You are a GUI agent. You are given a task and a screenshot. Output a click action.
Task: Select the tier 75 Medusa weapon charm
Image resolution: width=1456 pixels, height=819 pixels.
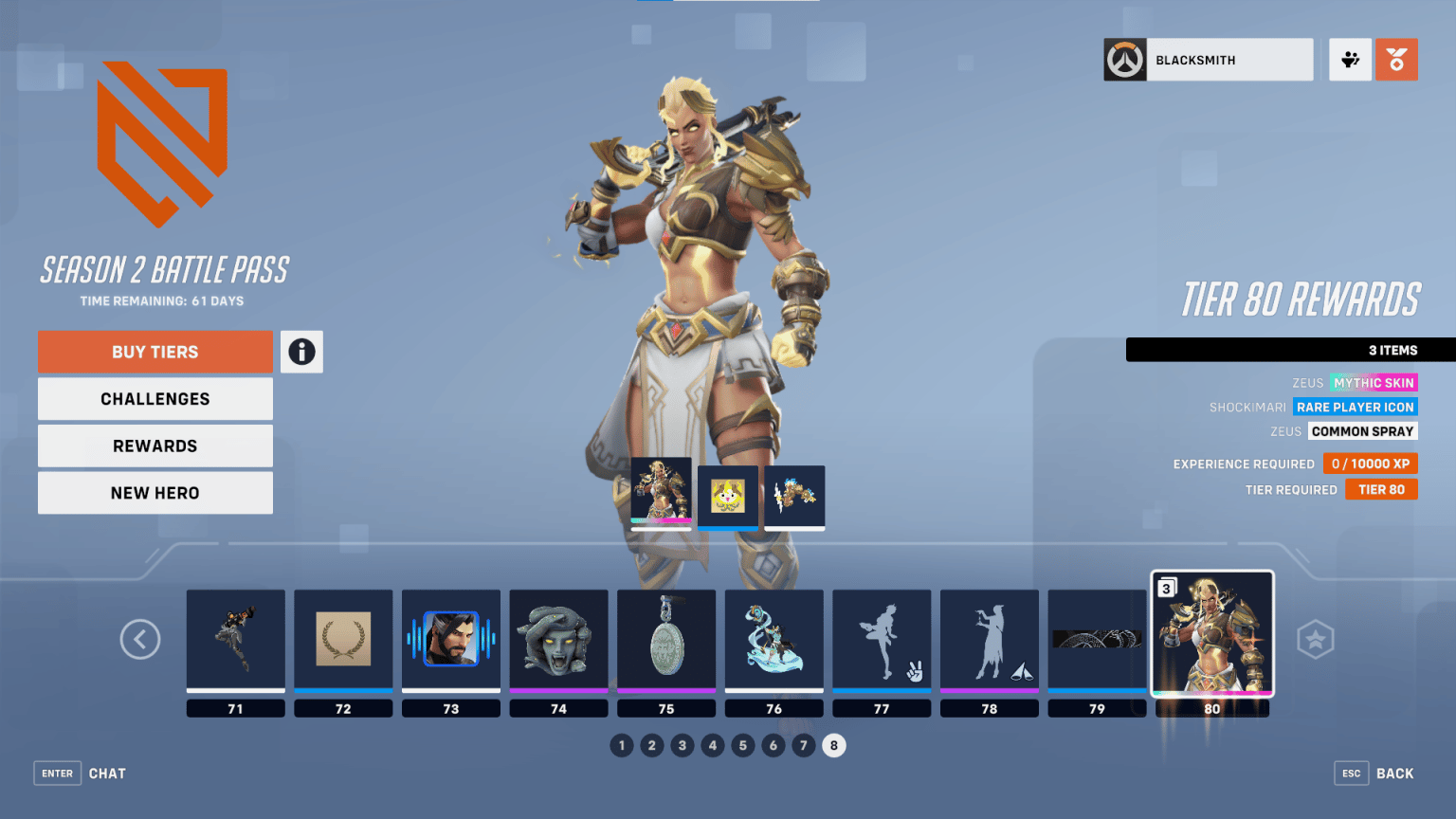tap(666, 637)
